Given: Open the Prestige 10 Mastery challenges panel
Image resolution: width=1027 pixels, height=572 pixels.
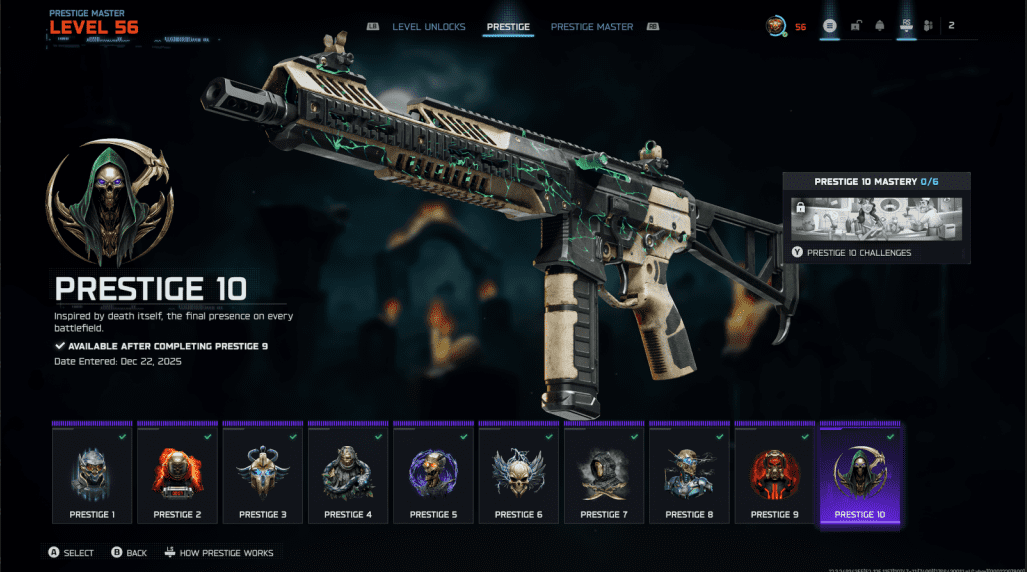Looking at the screenshot, I should pos(876,218).
